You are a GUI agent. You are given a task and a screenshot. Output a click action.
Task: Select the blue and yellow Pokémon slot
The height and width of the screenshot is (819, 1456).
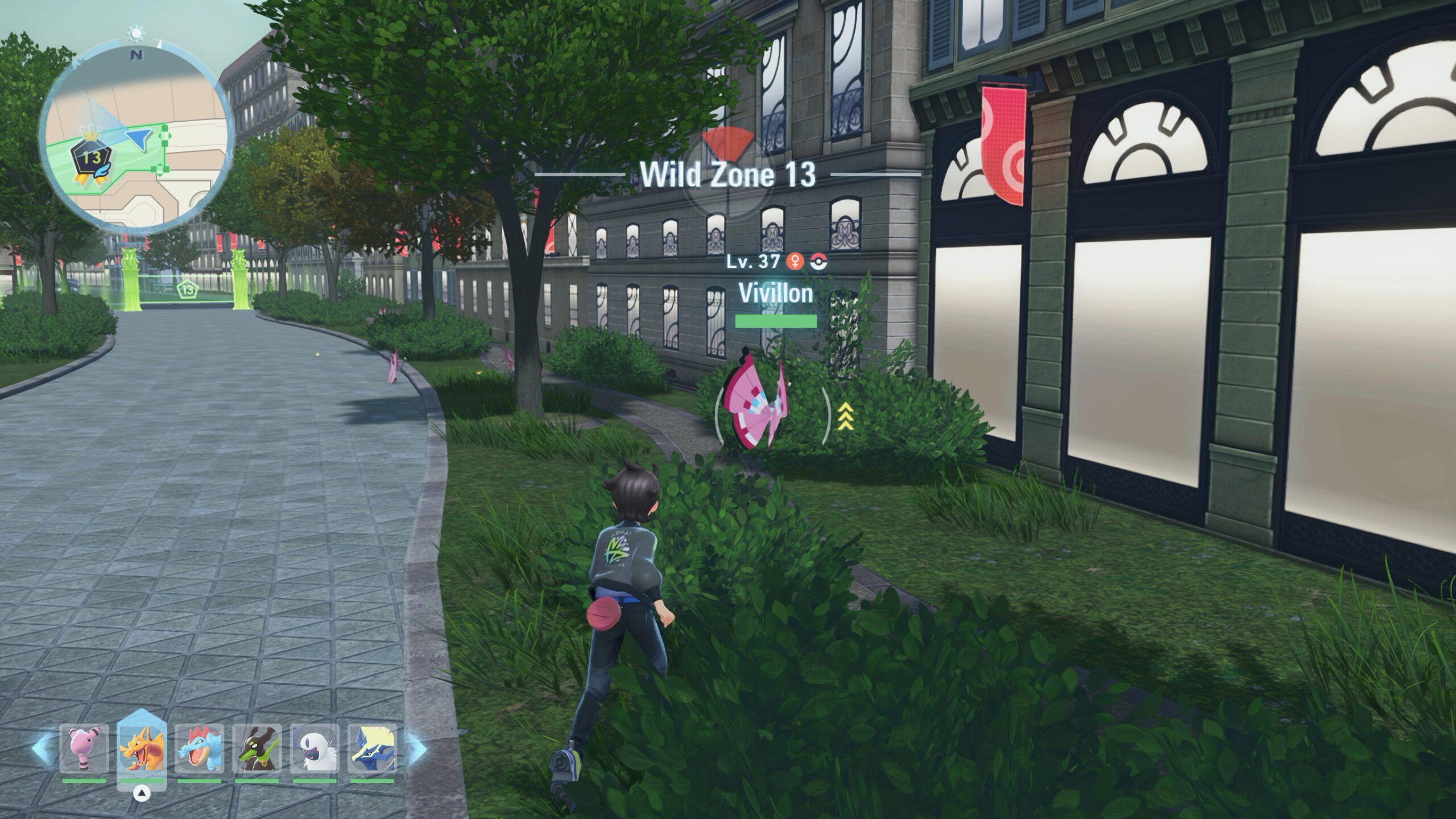[372, 748]
